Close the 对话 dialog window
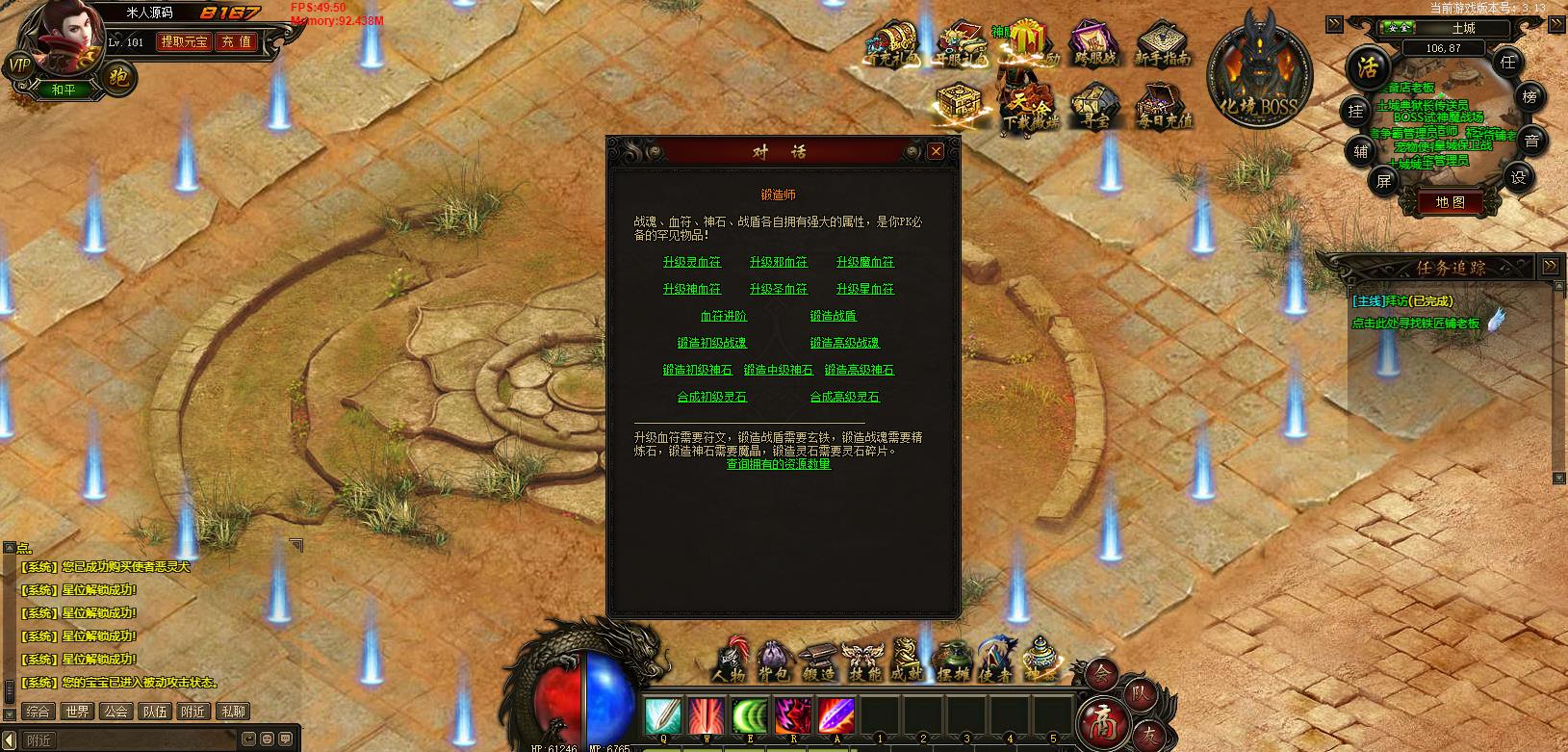 [935, 151]
